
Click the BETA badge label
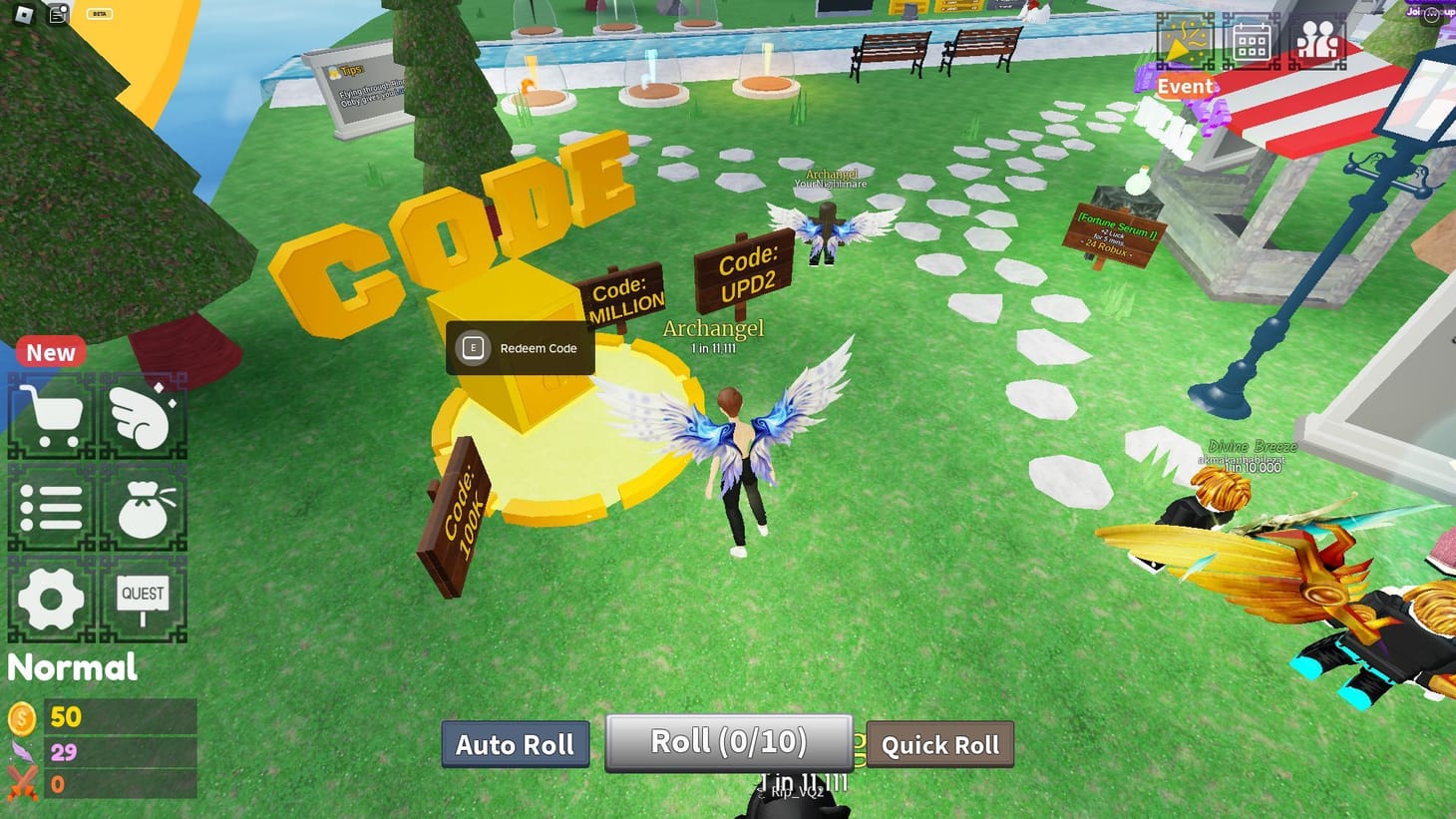point(100,13)
